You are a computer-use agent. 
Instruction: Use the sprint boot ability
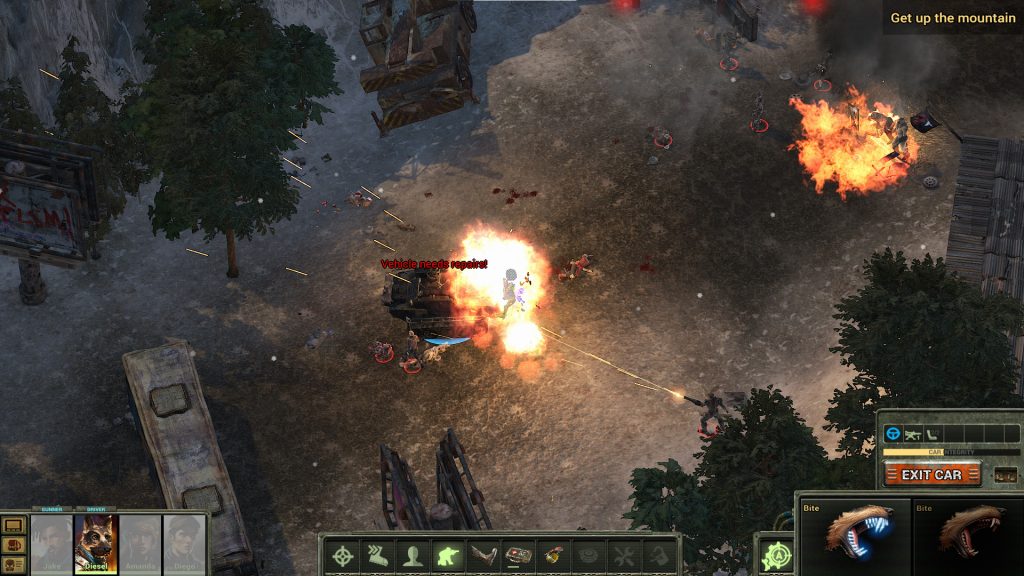click(x=376, y=554)
